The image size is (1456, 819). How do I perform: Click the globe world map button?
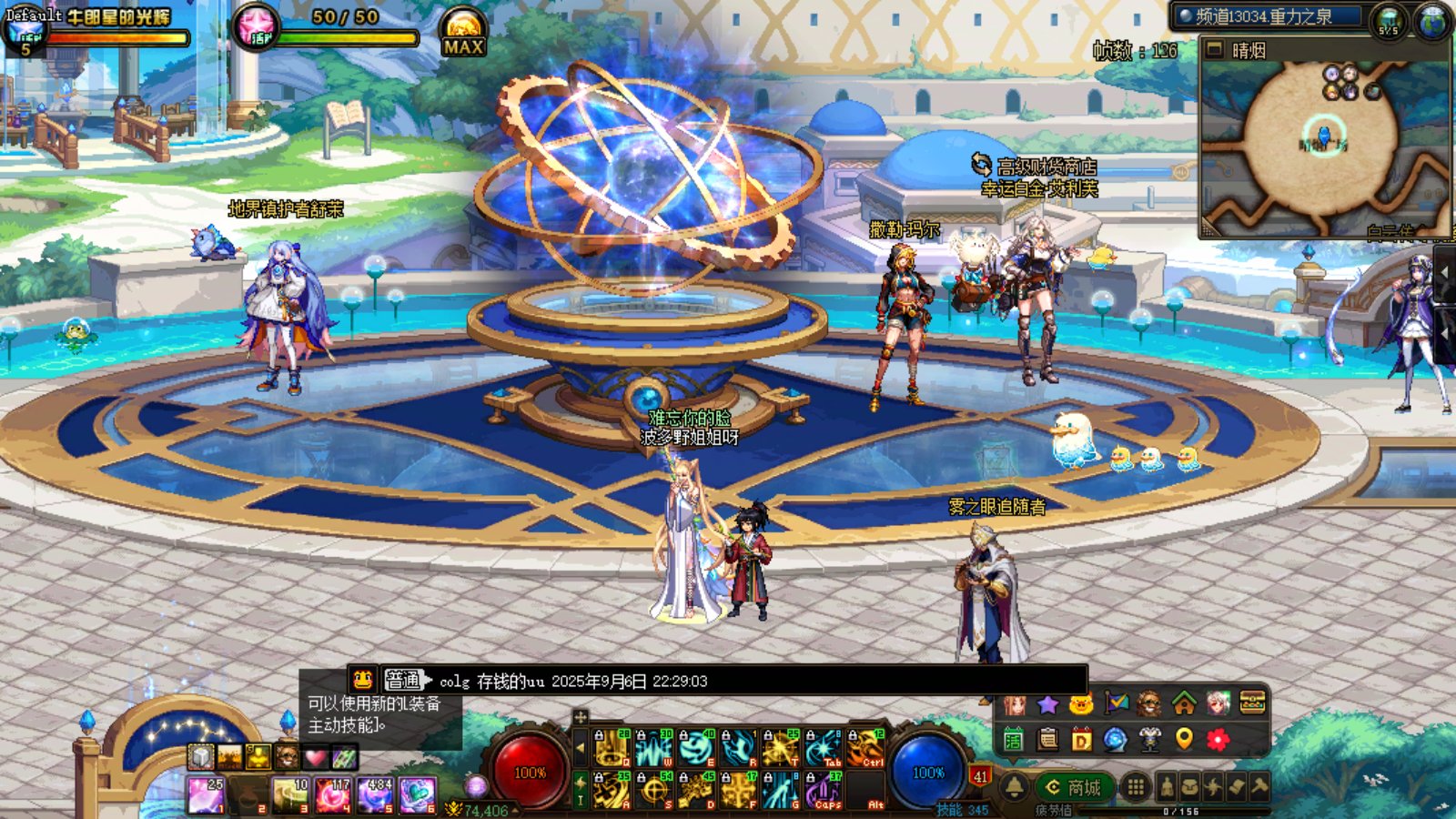pos(1433,20)
